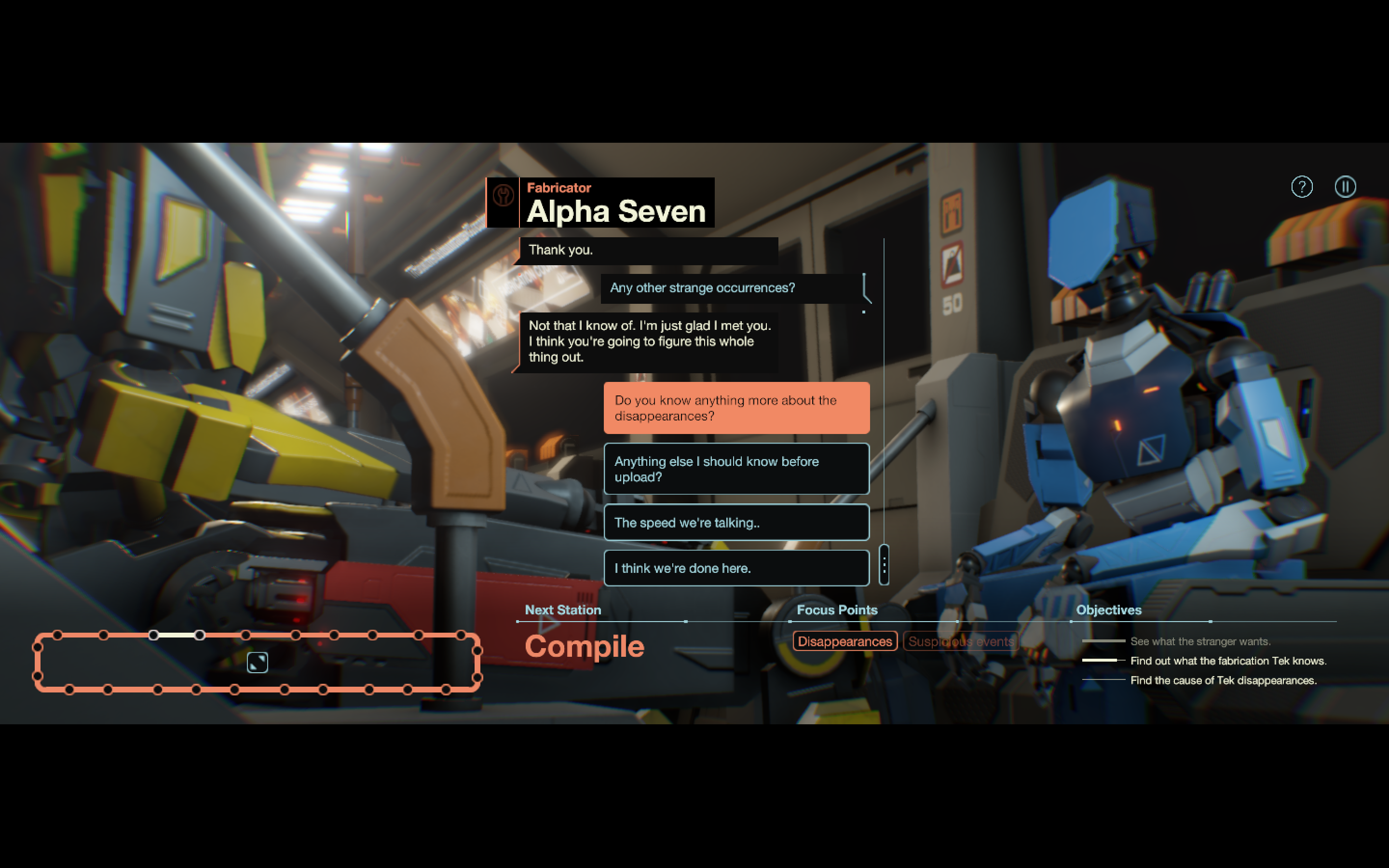The width and height of the screenshot is (1389, 868).
Task: Expand the Focus Points section header
Action: [x=837, y=610]
